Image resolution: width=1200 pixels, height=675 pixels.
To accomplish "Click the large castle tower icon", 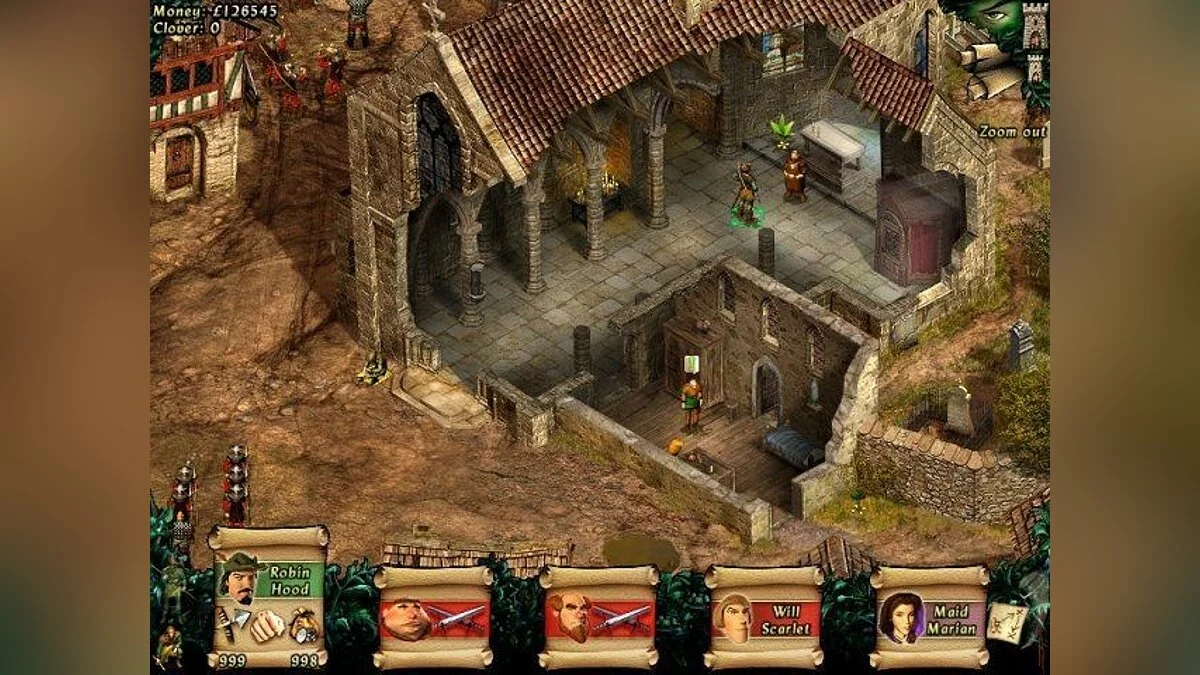I will point(1034,28).
